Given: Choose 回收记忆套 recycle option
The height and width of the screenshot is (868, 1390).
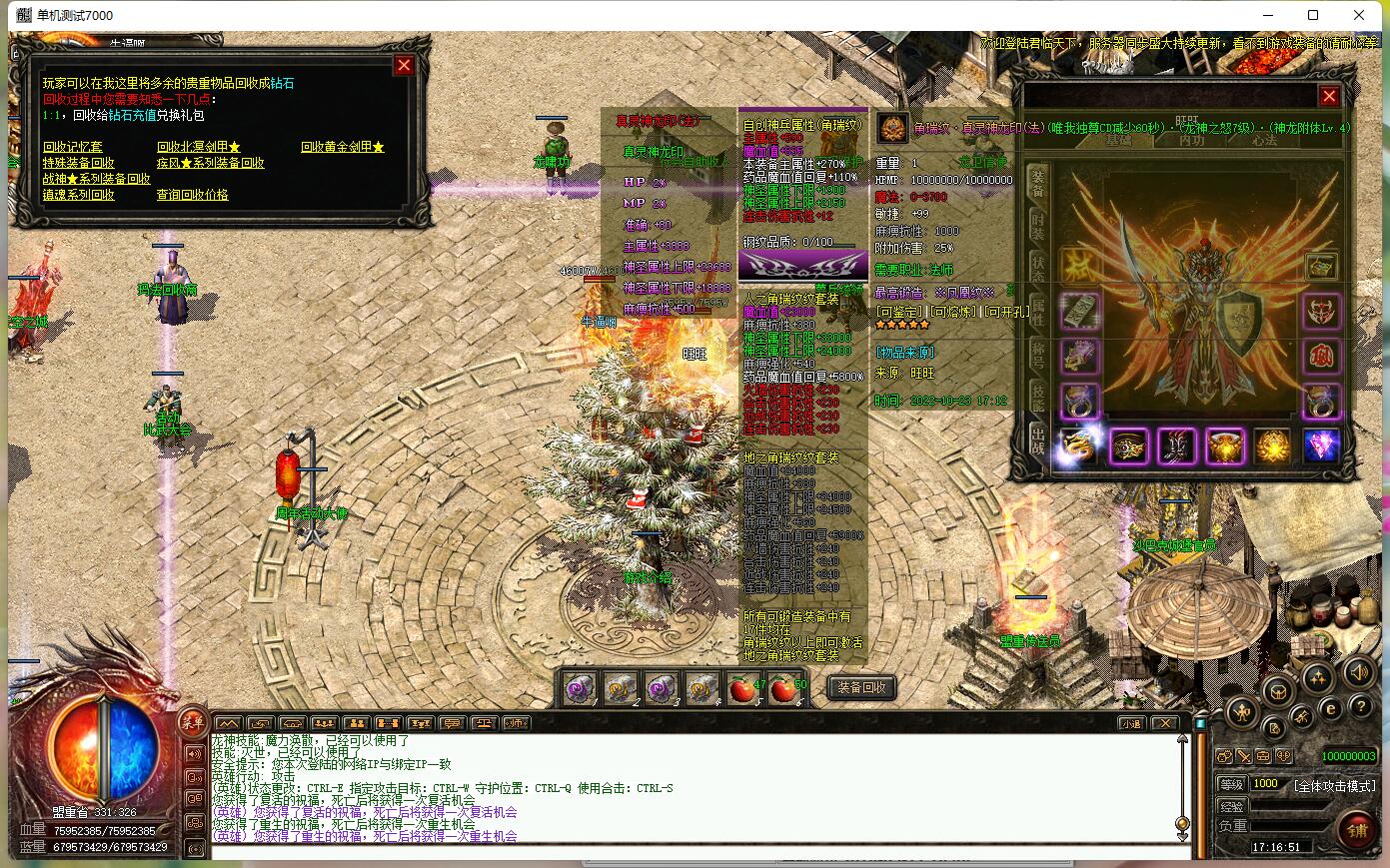Looking at the screenshot, I should click(72, 147).
